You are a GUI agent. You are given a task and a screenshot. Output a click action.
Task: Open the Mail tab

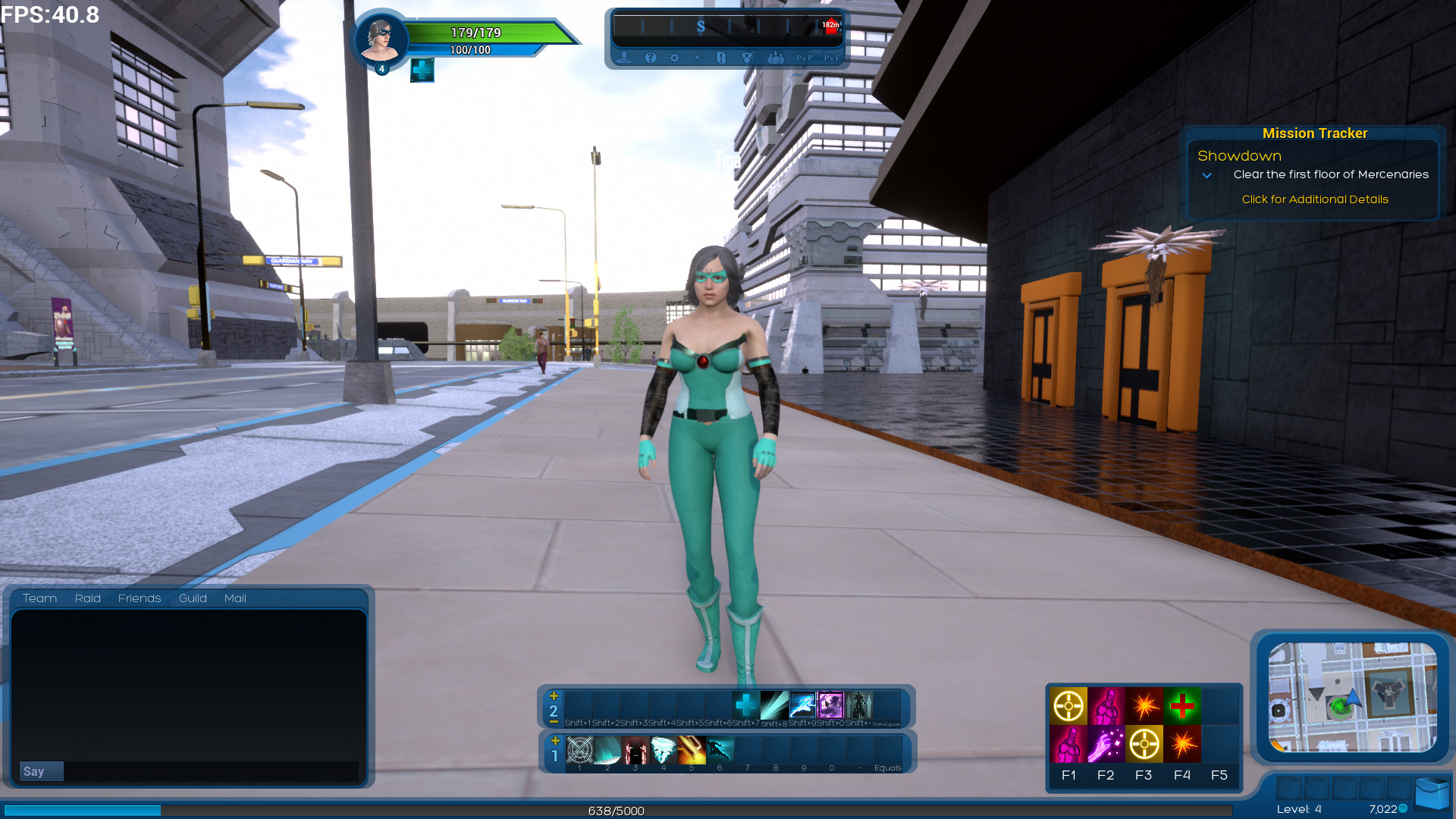(x=235, y=598)
